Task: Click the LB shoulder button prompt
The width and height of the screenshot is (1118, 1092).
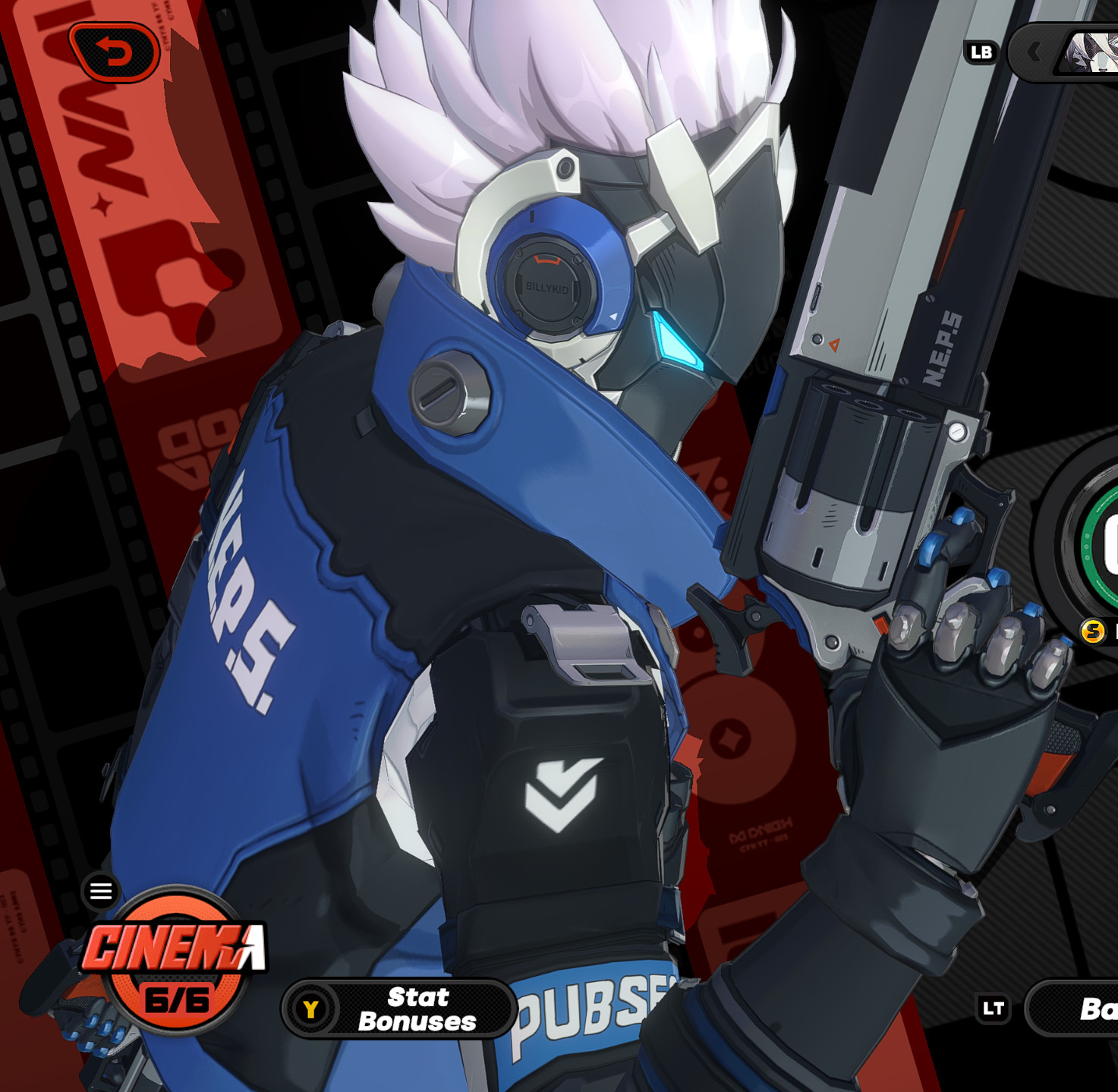Action: pyautogui.click(x=980, y=52)
